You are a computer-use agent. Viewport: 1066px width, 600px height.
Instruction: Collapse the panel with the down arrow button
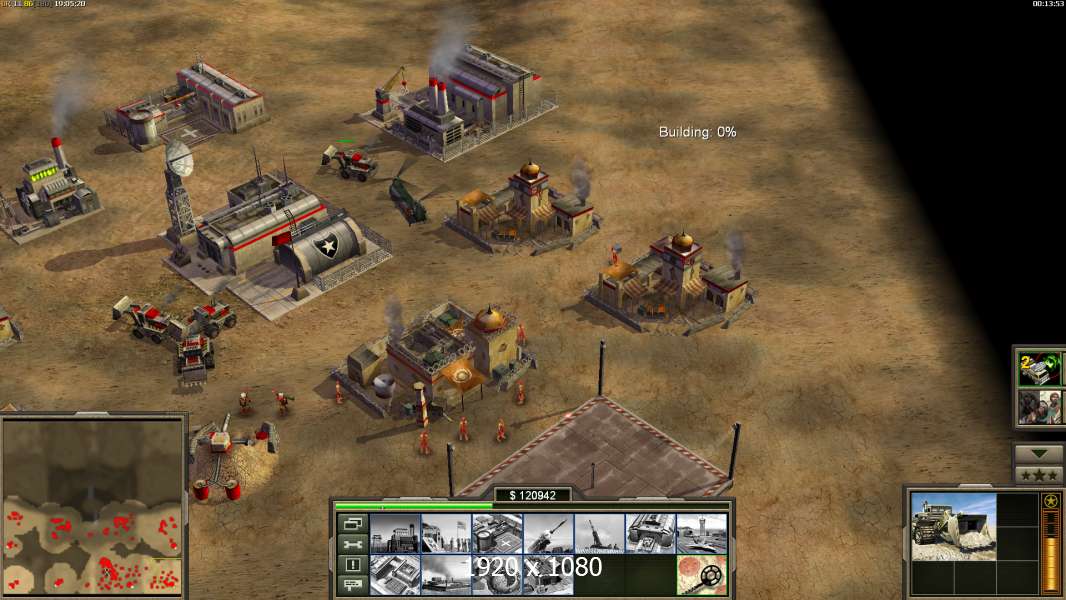click(x=1039, y=453)
